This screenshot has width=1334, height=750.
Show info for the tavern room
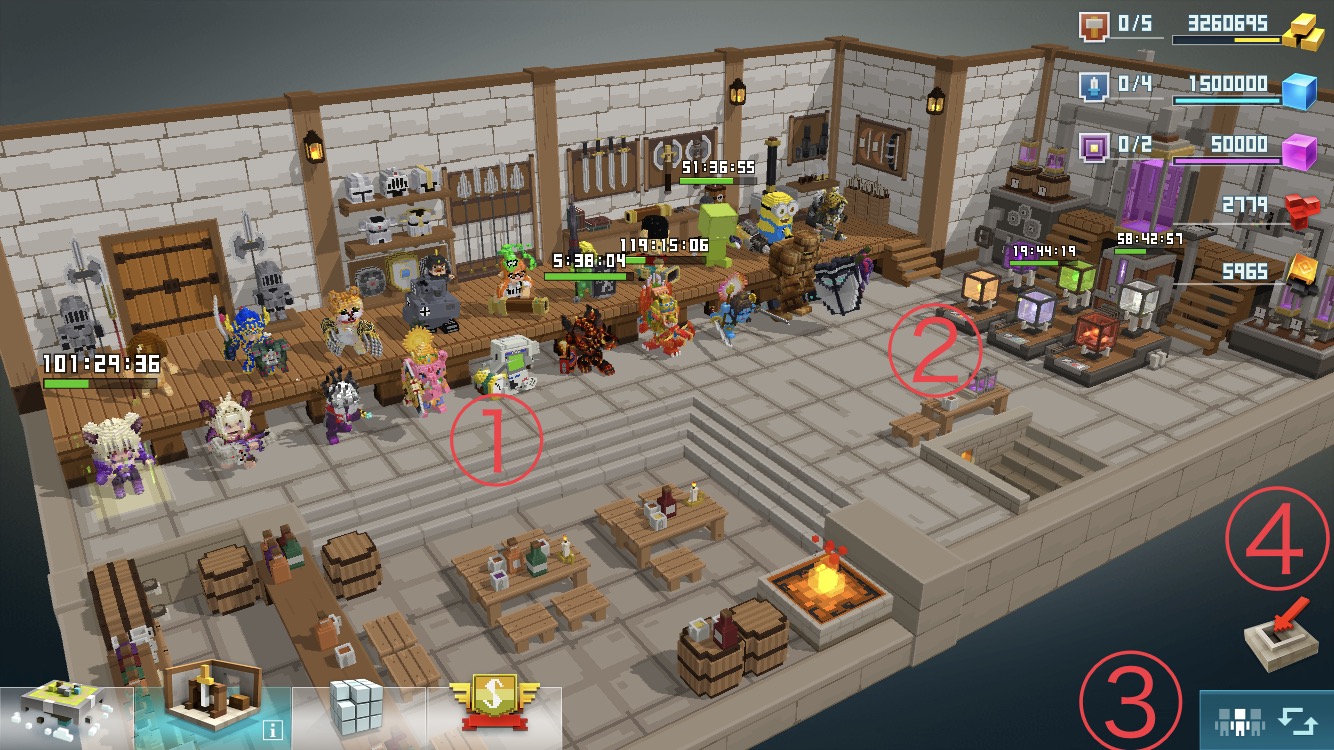(x=273, y=731)
